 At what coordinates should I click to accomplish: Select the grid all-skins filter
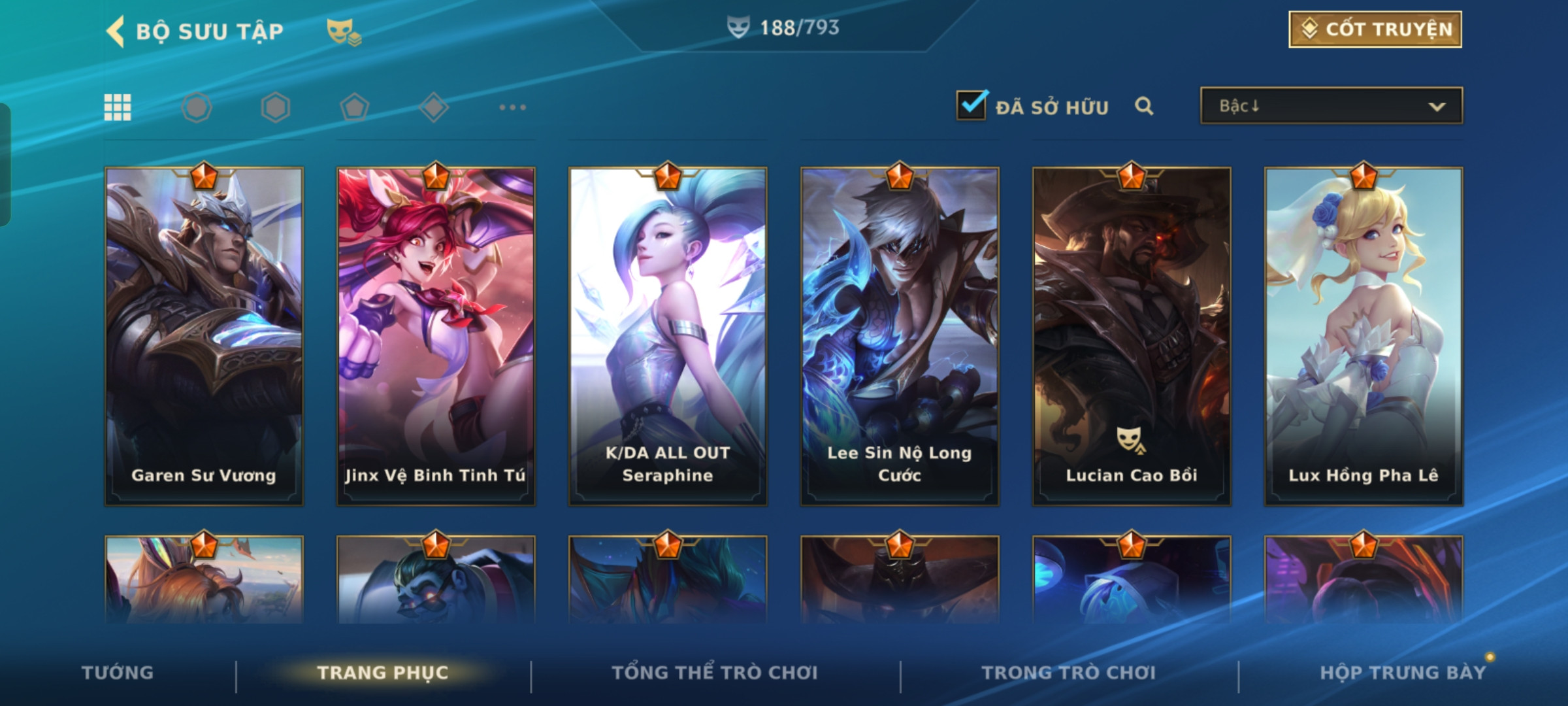(x=118, y=107)
